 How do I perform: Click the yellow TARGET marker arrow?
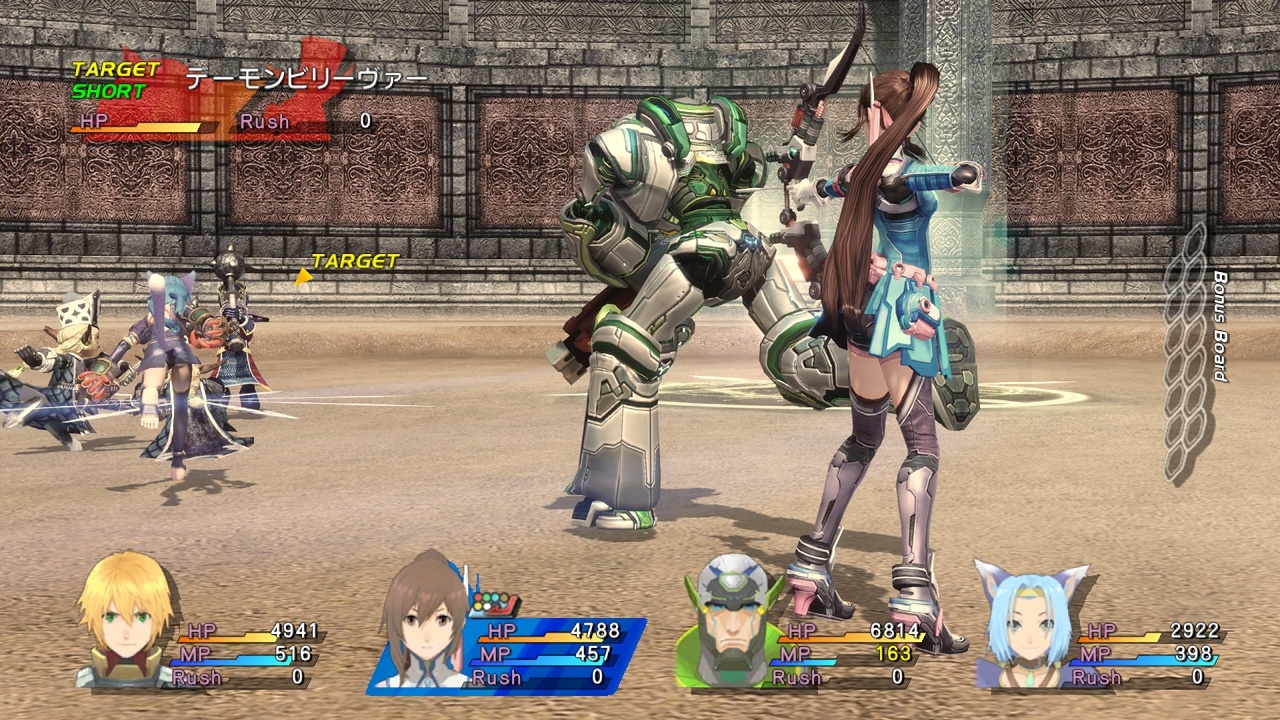pyautogui.click(x=303, y=275)
